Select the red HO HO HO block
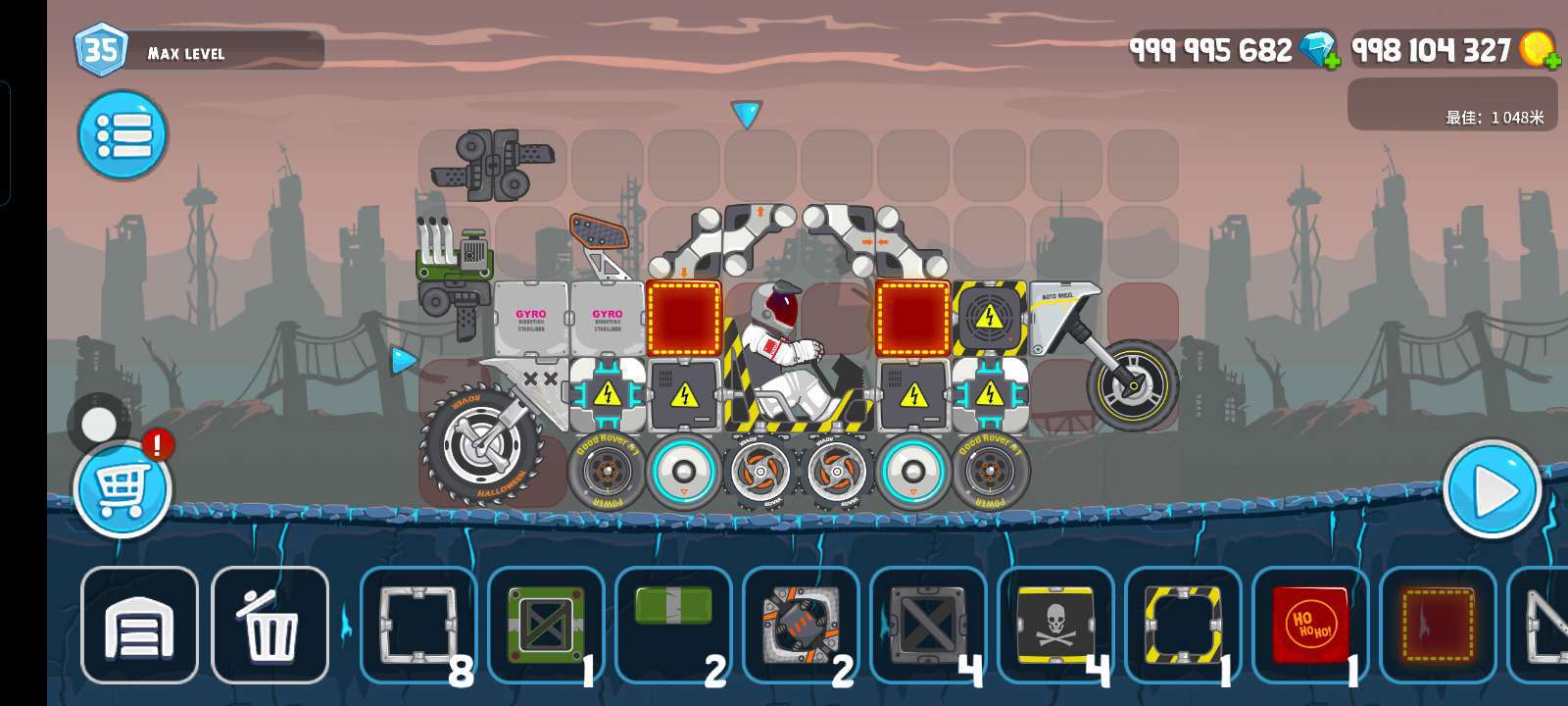Viewport: 1568px width, 706px height. point(1310,625)
